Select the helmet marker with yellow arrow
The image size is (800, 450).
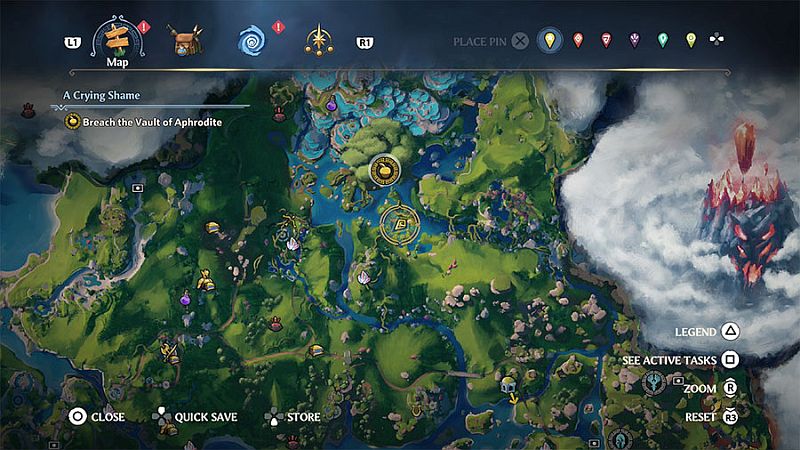(507, 385)
